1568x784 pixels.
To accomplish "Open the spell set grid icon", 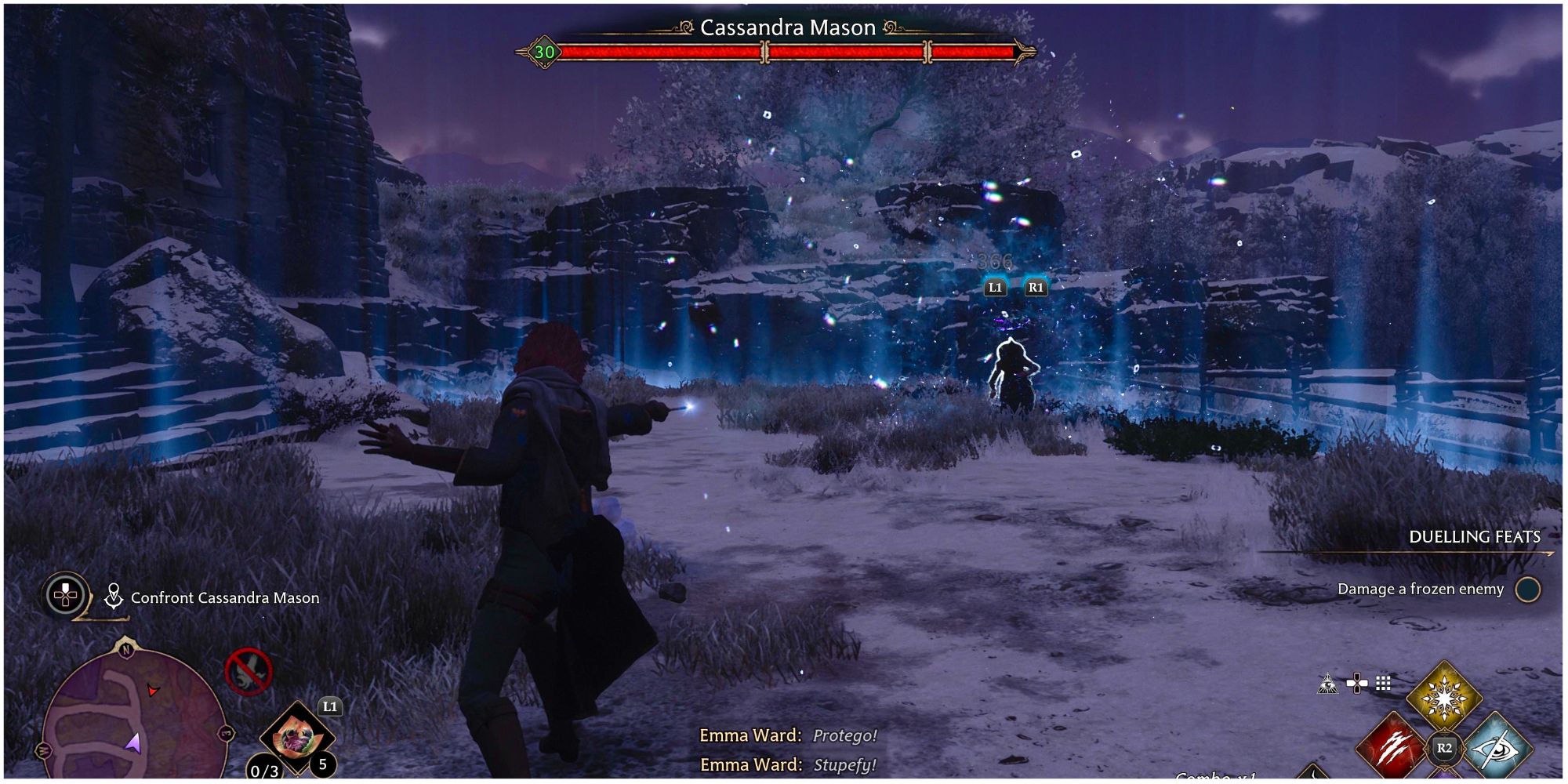I will click(x=1383, y=683).
